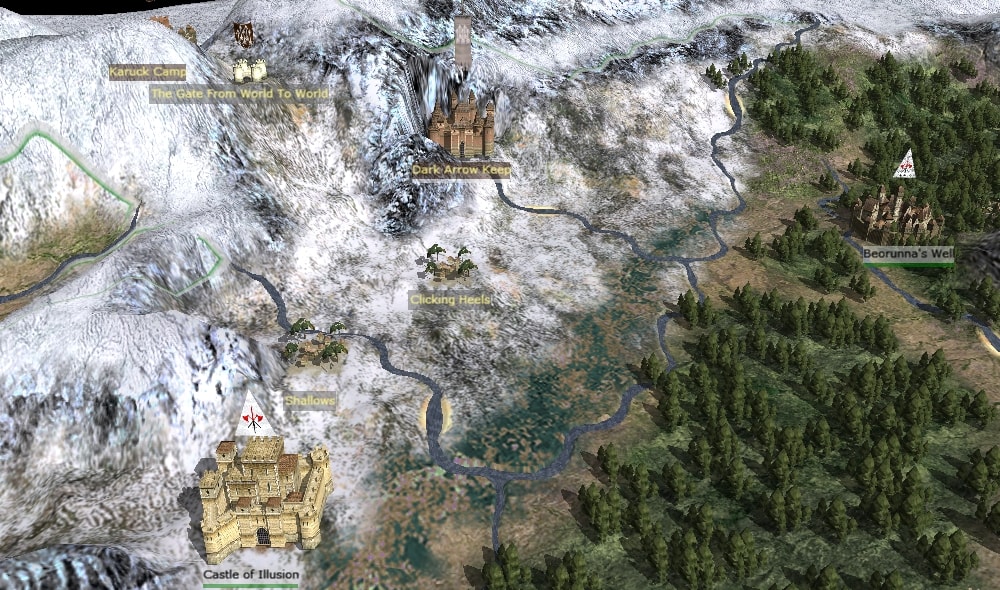Screen dimensions: 1000x590
Task: Select the Beorunna's Well label
Action: coord(907,254)
